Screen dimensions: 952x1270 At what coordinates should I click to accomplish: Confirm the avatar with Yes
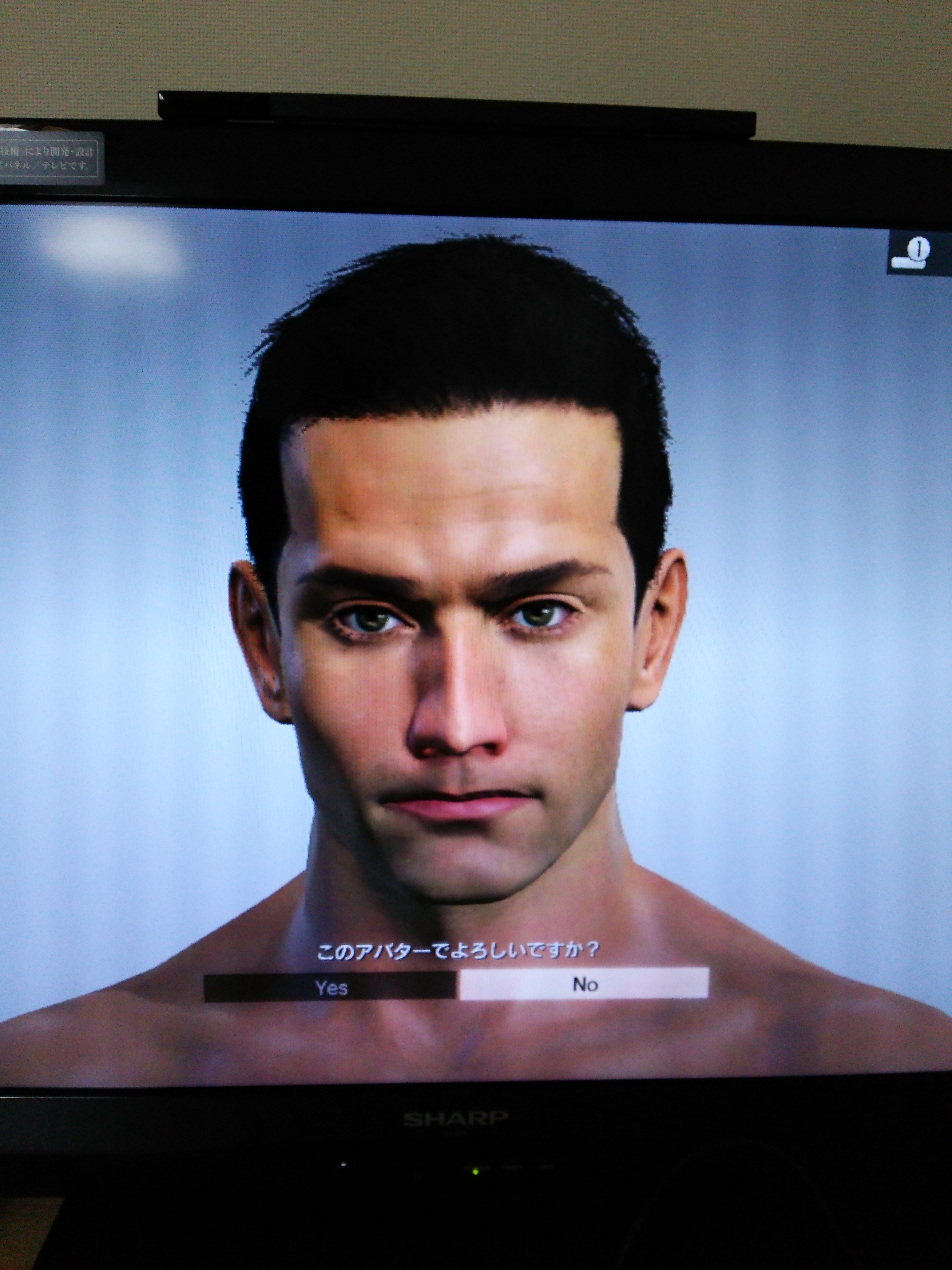(x=331, y=987)
